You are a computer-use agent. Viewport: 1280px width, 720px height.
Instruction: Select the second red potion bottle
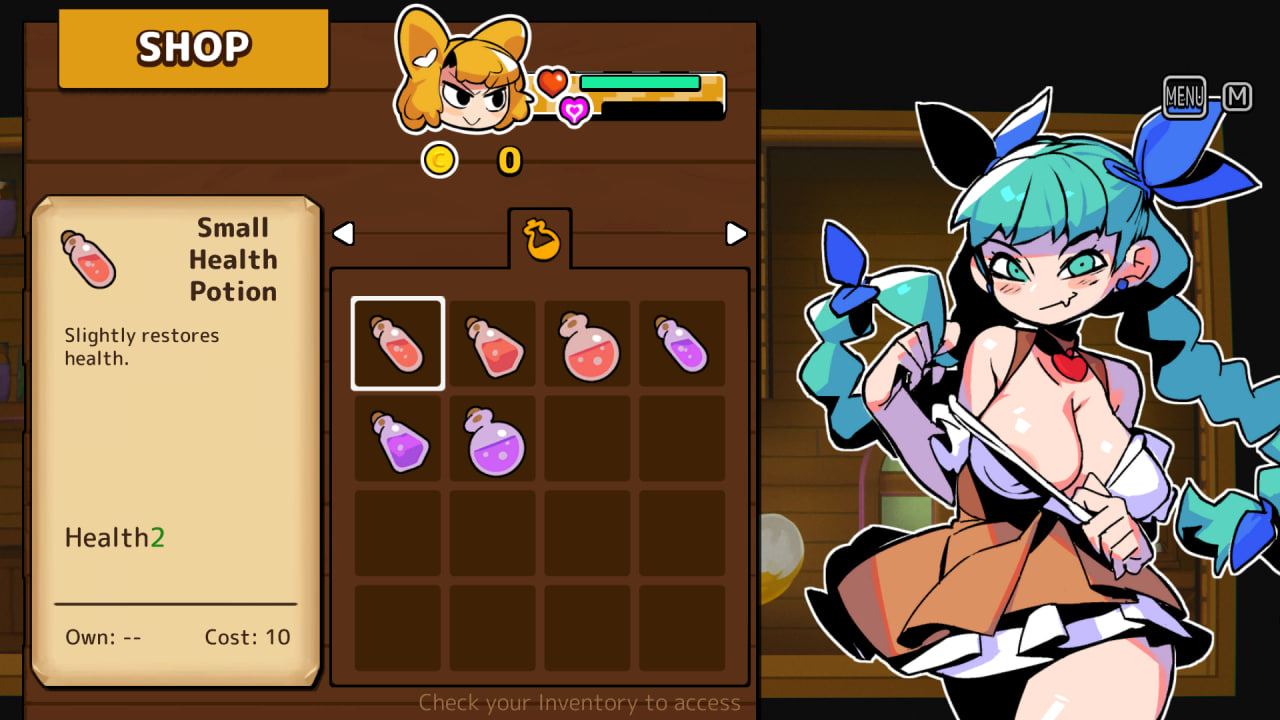(x=492, y=342)
